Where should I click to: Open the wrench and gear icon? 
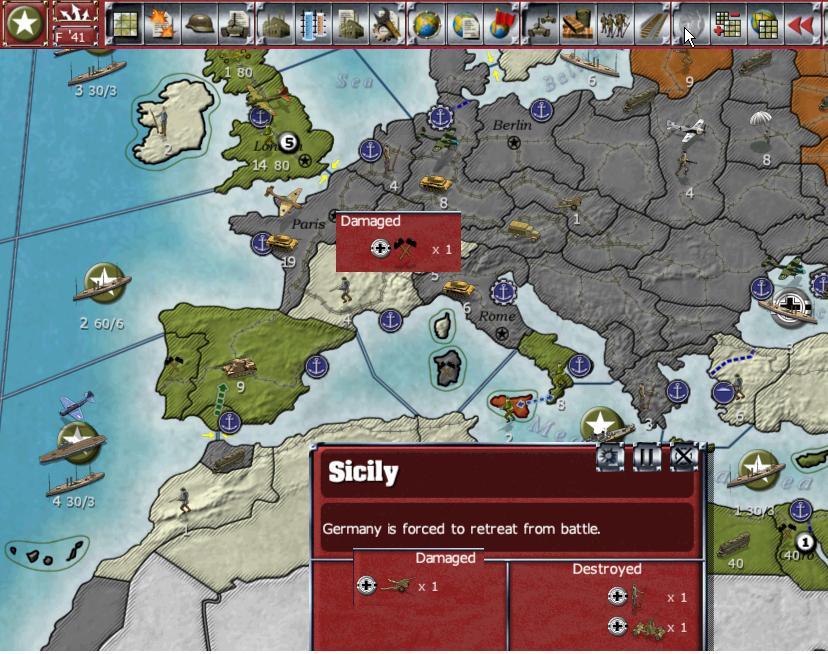(385, 24)
